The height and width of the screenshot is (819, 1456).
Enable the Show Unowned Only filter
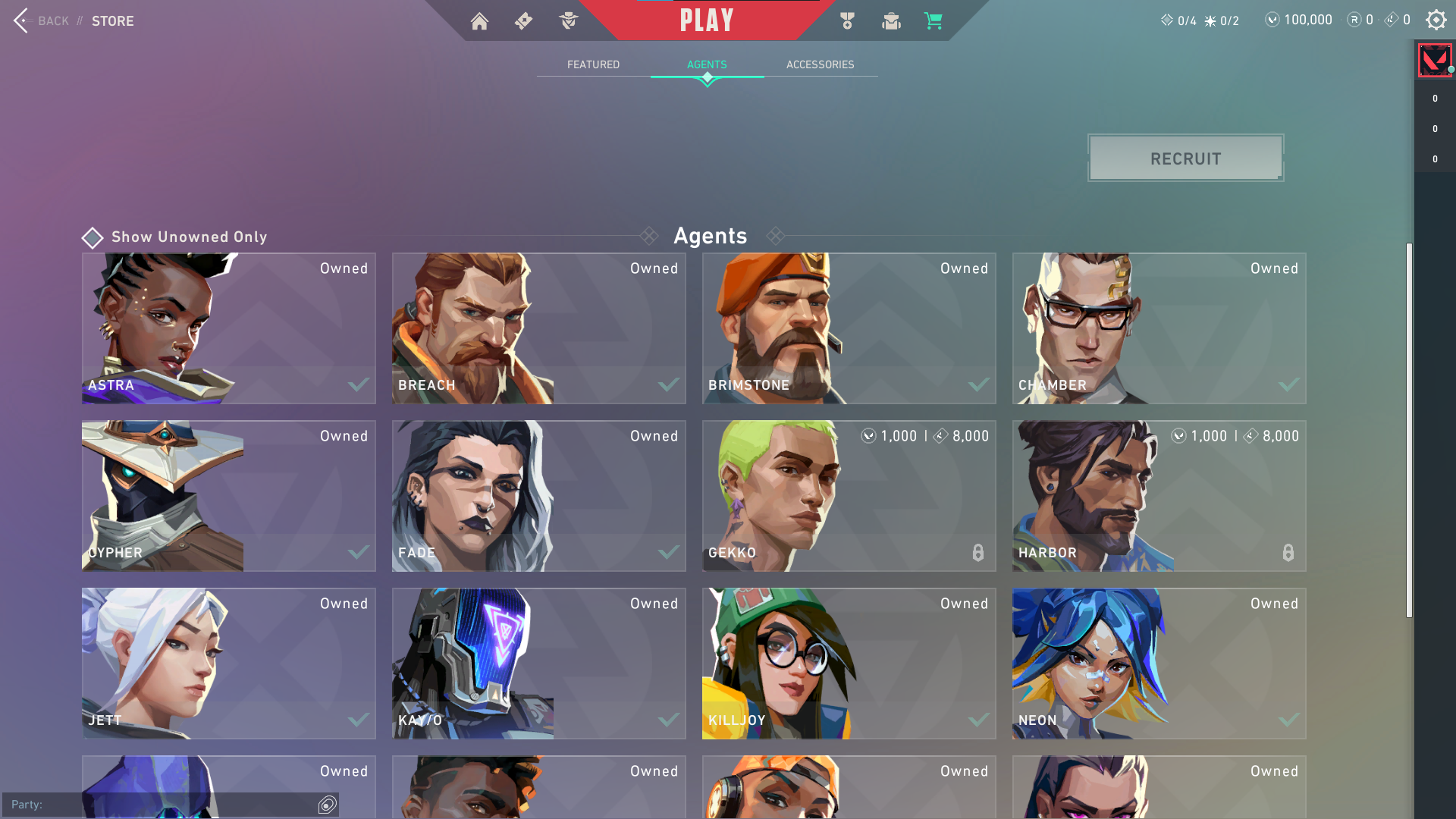pos(92,237)
